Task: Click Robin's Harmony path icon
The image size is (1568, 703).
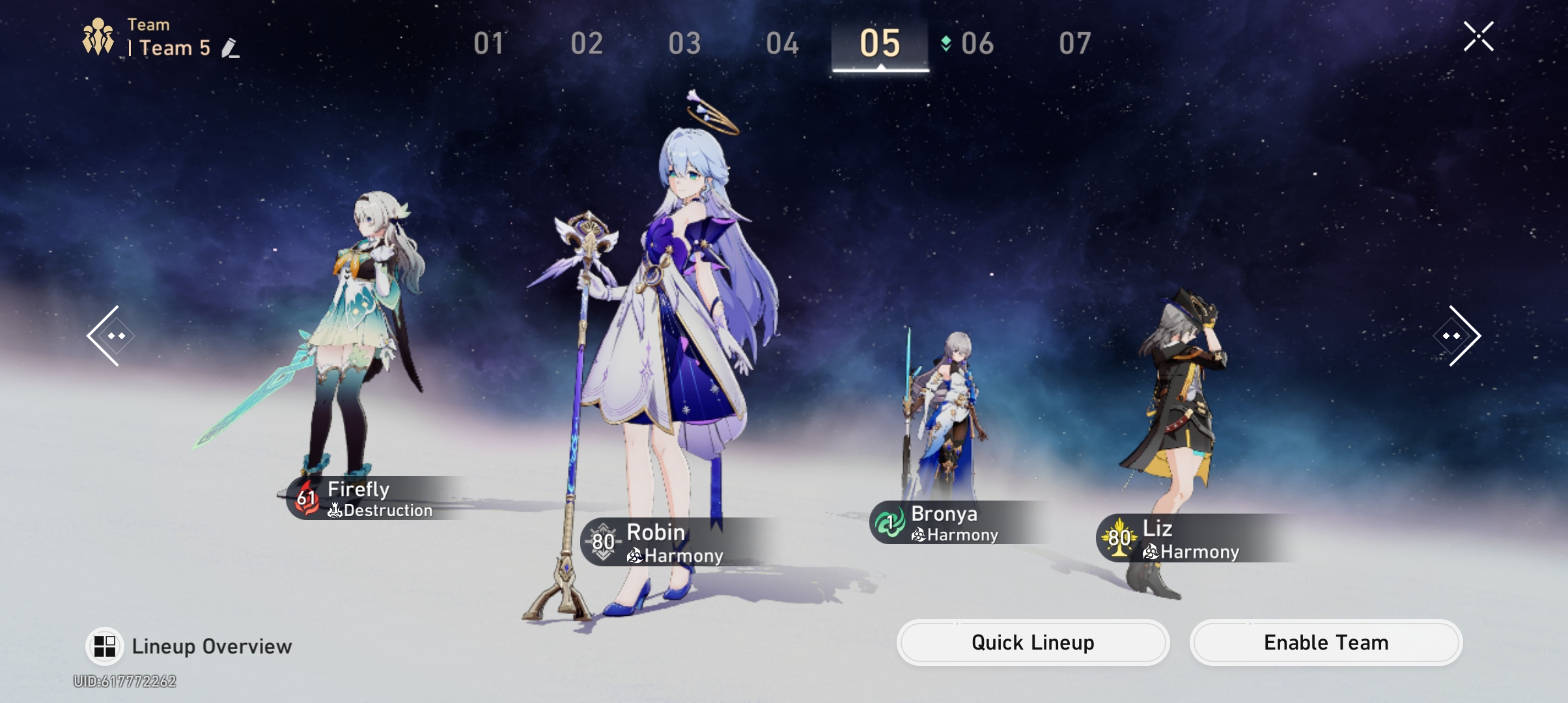Action: point(633,555)
